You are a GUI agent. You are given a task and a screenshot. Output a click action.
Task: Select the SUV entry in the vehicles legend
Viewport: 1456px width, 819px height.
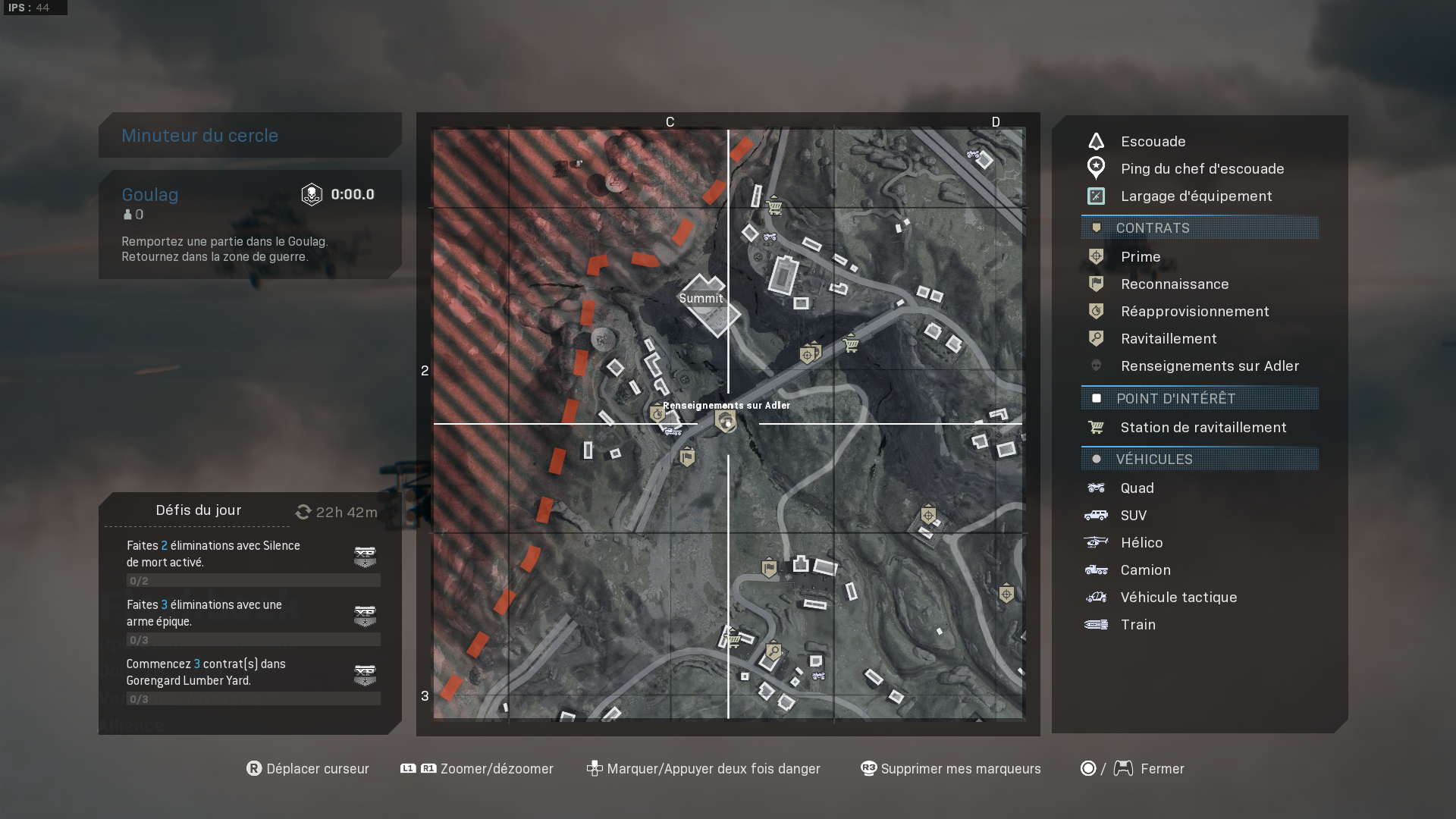[1134, 515]
